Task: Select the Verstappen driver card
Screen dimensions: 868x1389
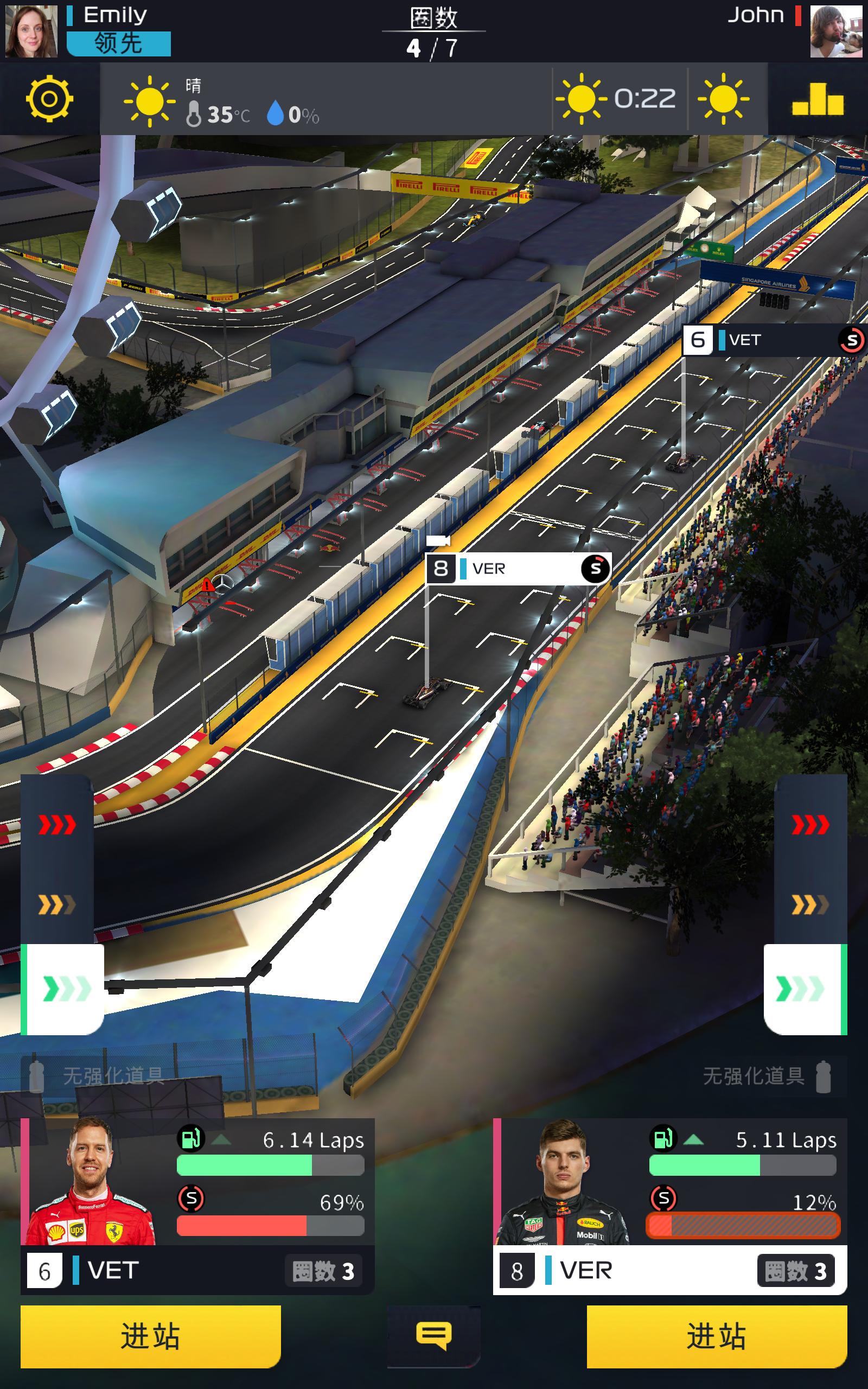Action: tap(669, 1205)
